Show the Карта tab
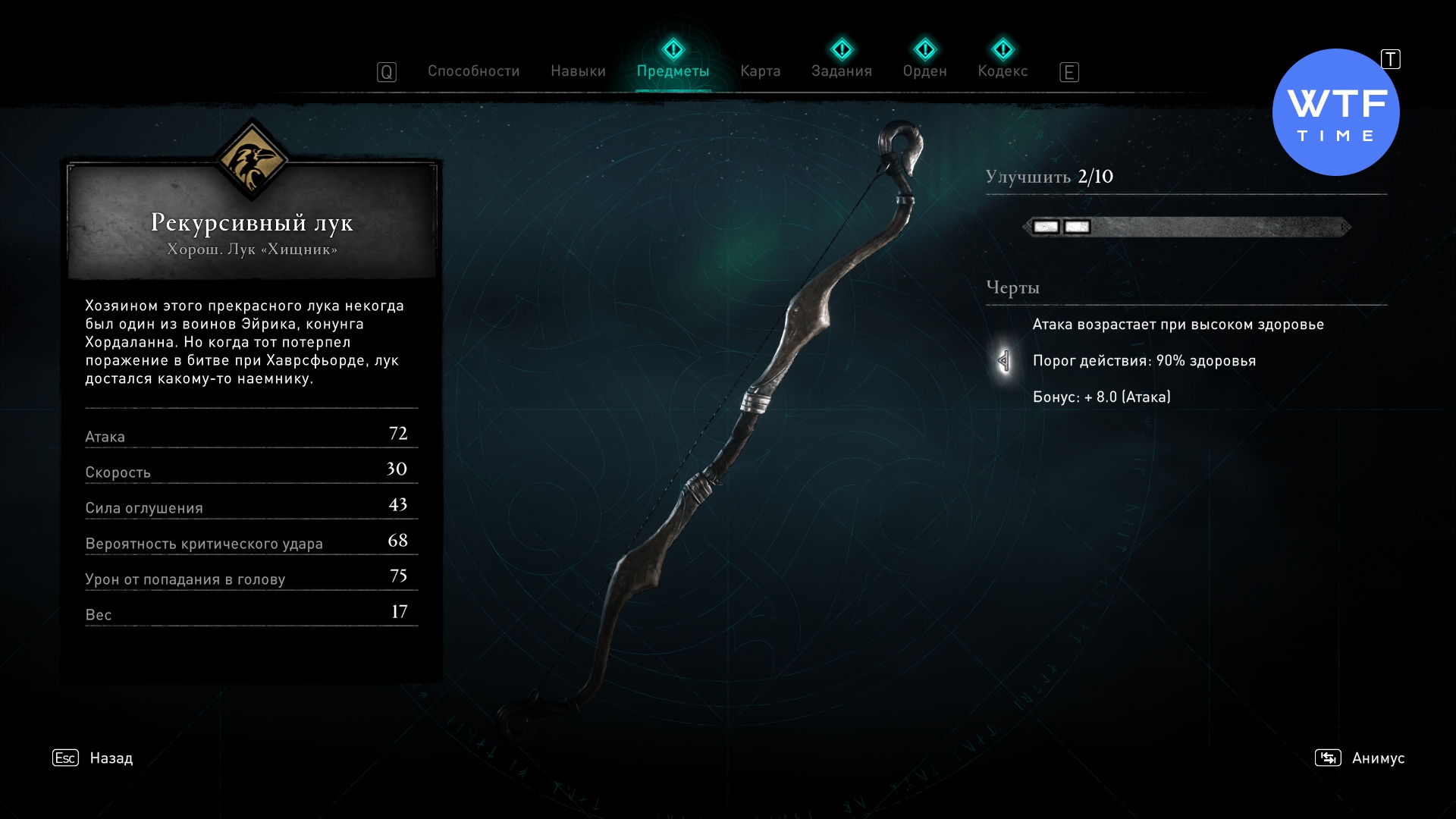 [x=760, y=71]
